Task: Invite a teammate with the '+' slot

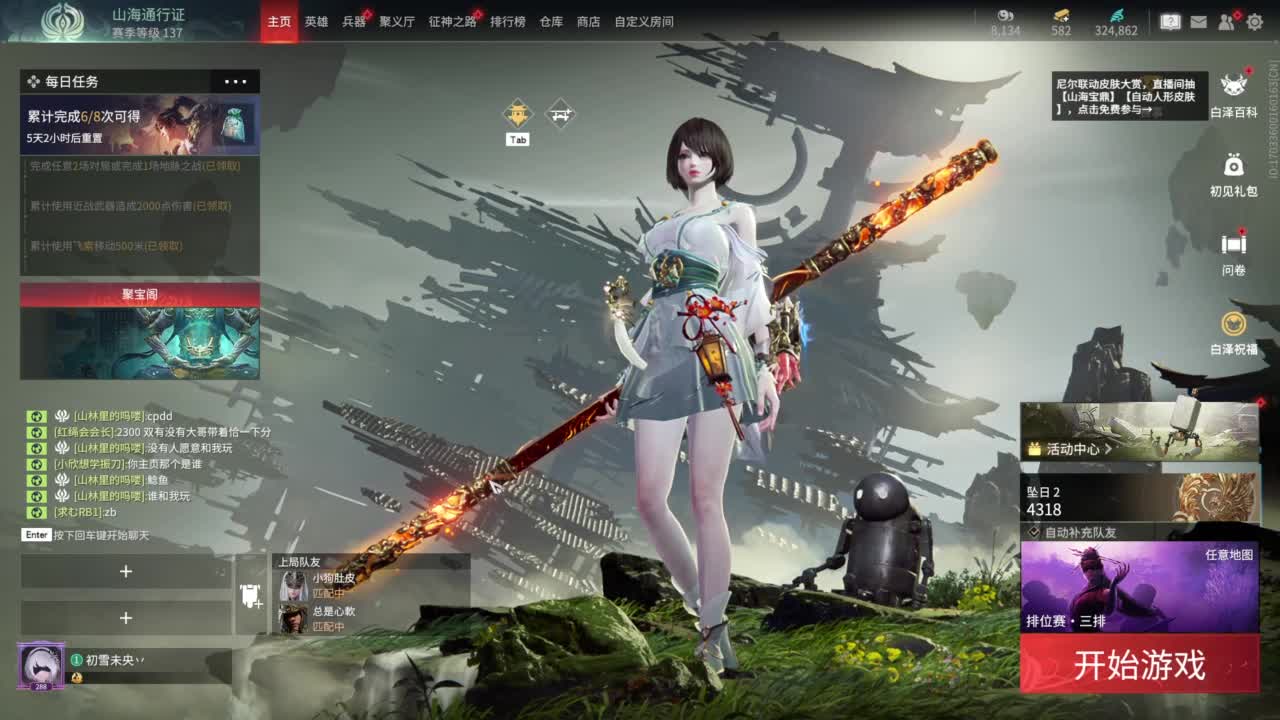Action: pyautogui.click(x=126, y=572)
